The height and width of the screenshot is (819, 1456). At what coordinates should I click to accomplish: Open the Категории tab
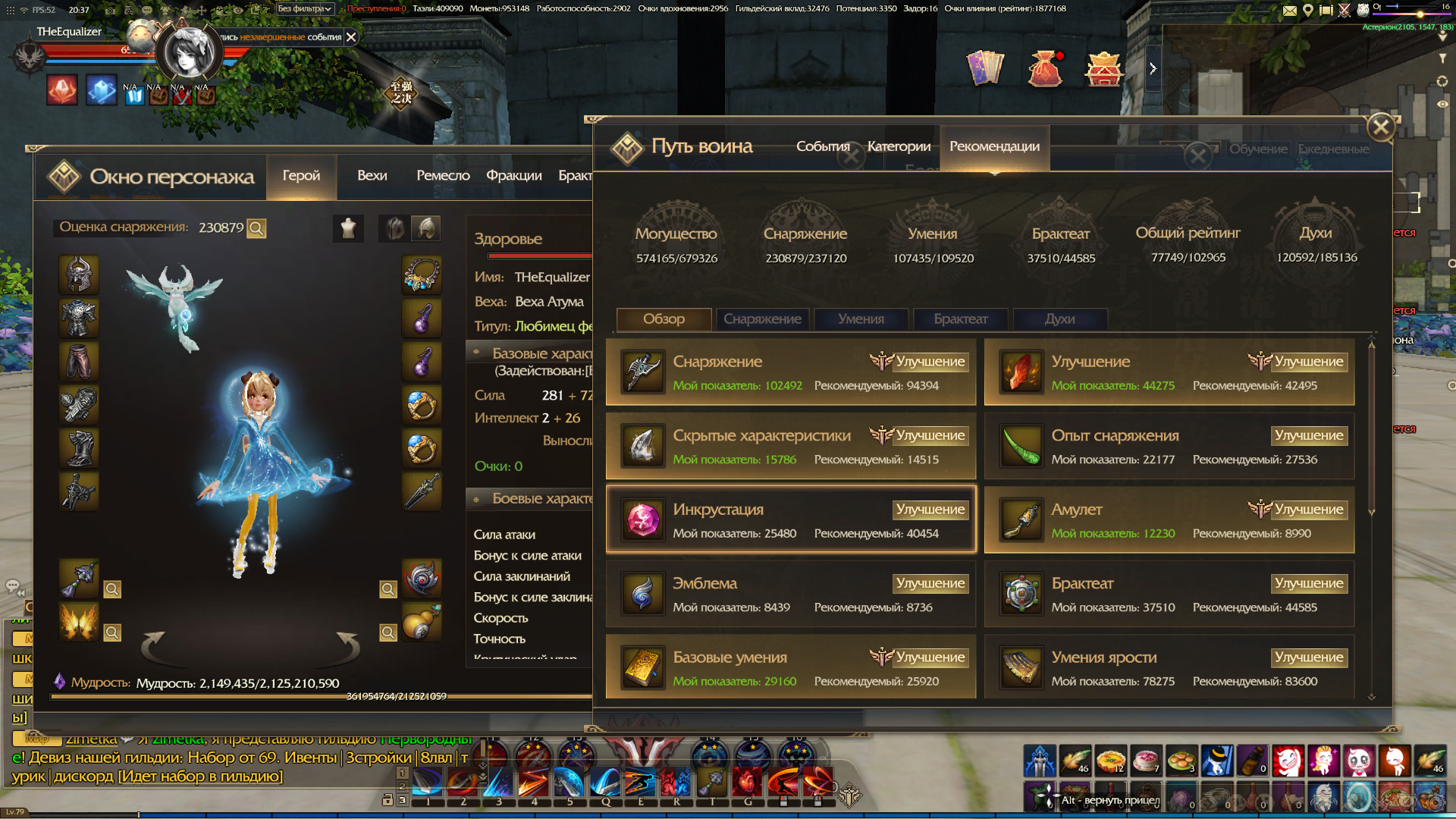pos(899,146)
